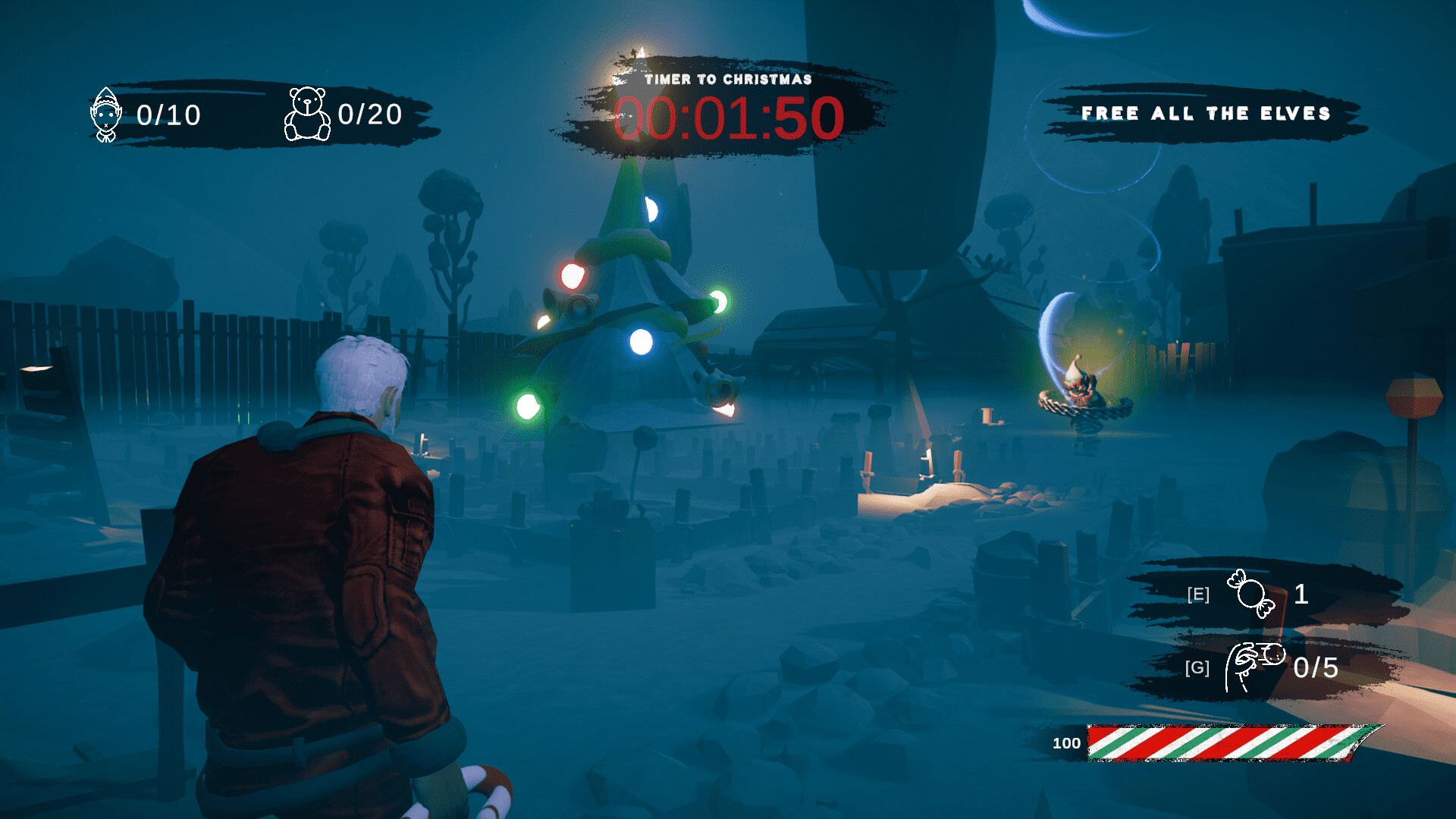Select the wrapped candy item icon
Image resolution: width=1456 pixels, height=819 pixels.
pyautogui.click(x=1251, y=593)
